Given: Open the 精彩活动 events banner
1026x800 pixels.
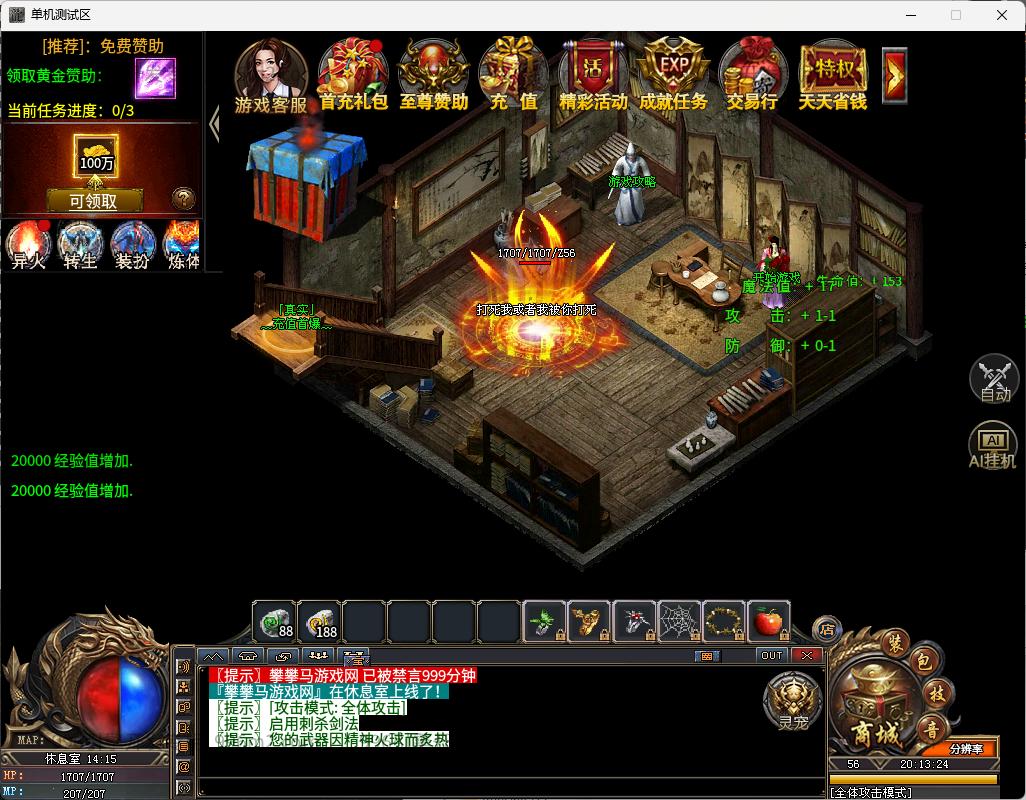Looking at the screenshot, I should [593, 73].
